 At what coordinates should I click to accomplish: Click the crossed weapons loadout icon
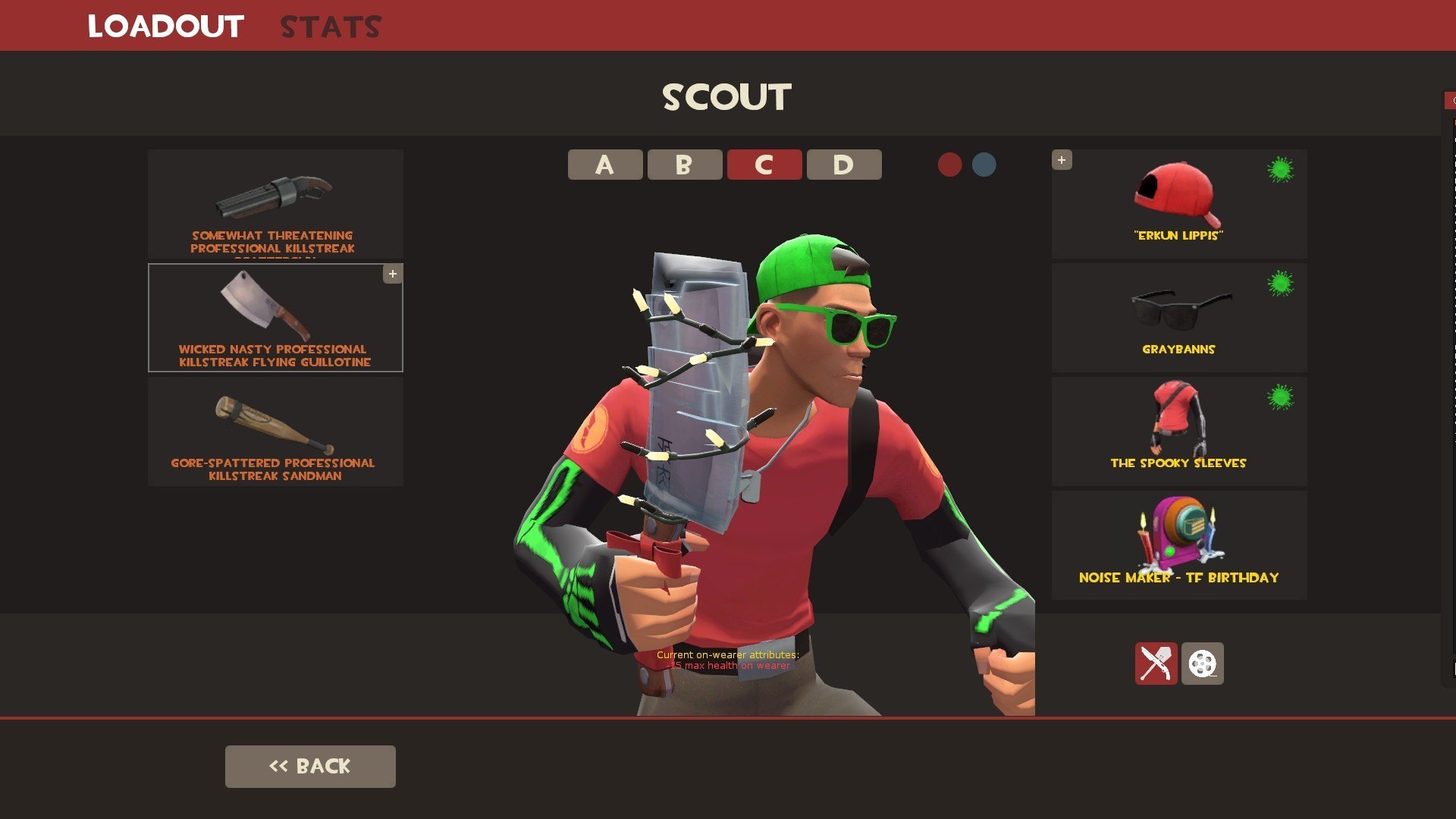pyautogui.click(x=1156, y=664)
